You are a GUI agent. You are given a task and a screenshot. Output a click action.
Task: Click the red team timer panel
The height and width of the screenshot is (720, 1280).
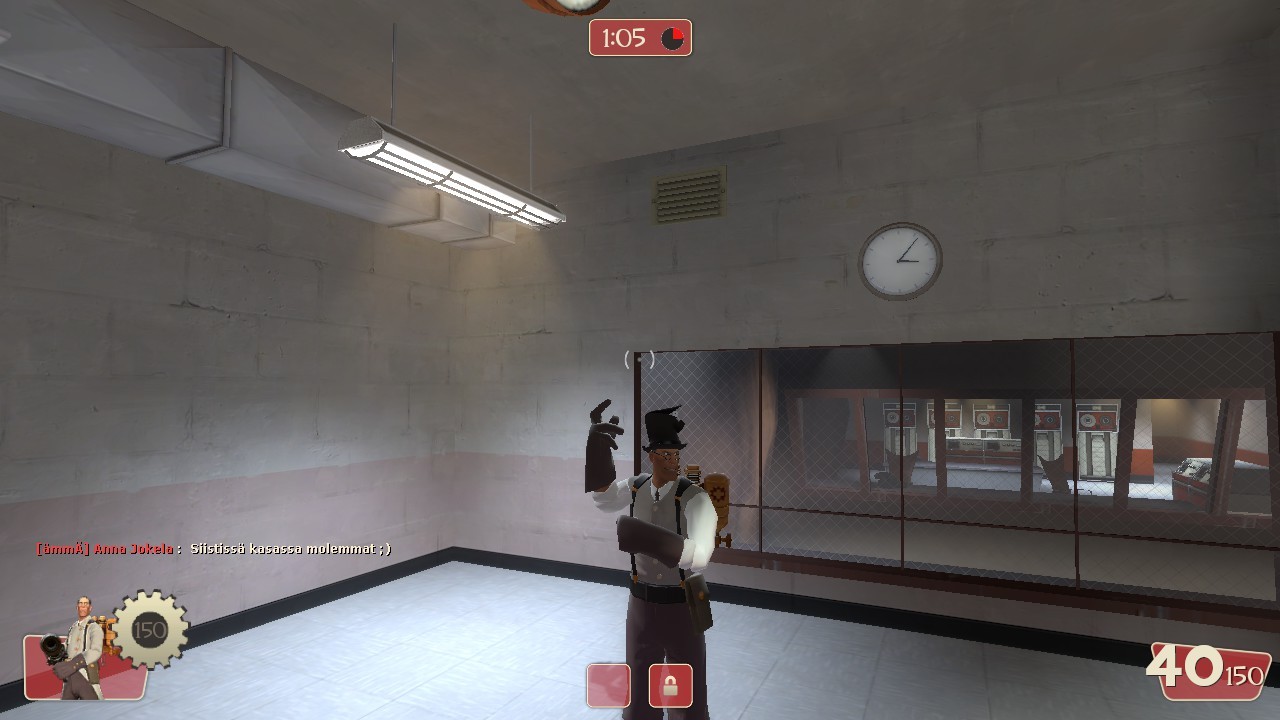pyautogui.click(x=640, y=38)
